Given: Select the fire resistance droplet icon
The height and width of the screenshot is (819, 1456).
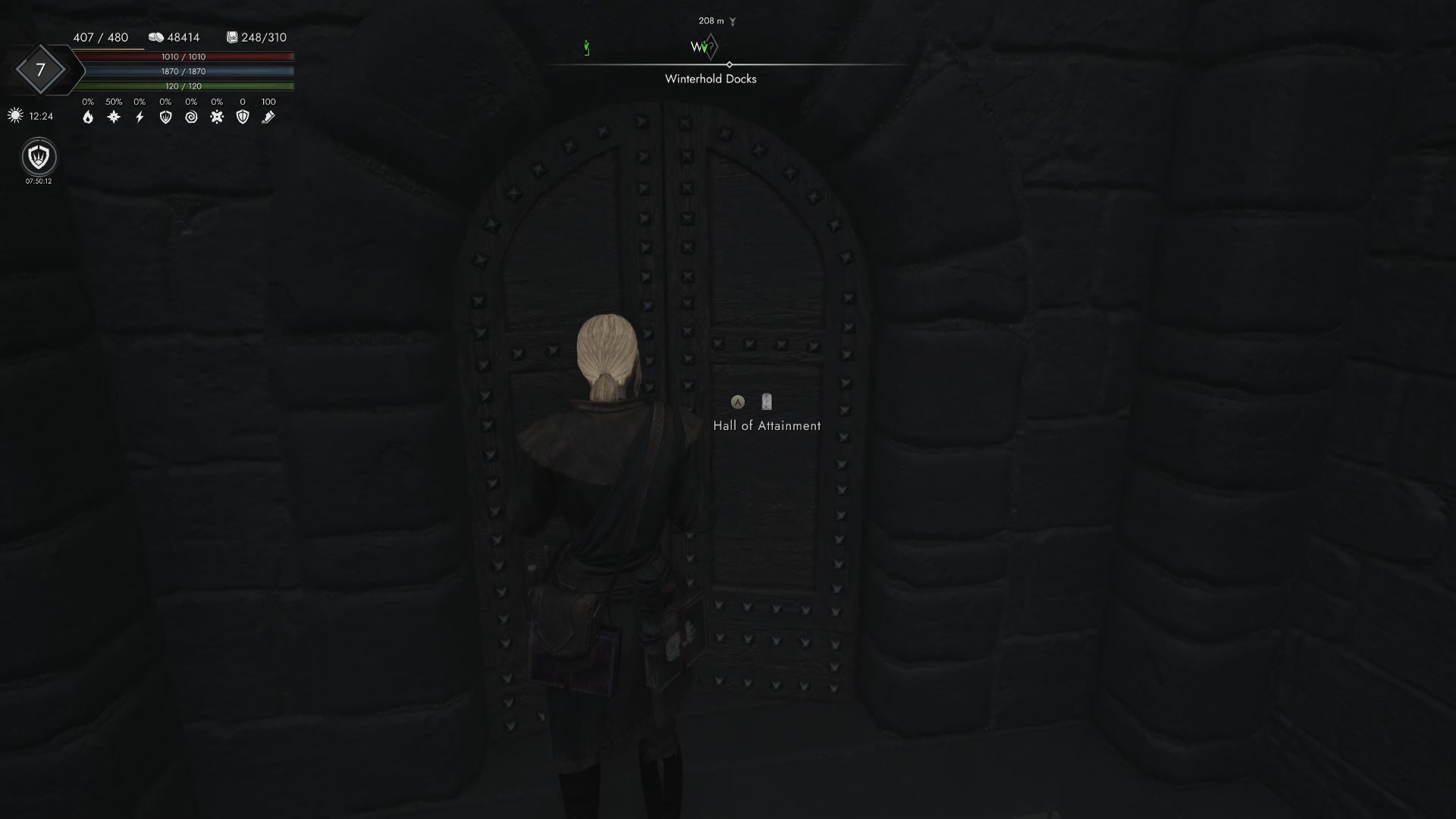Looking at the screenshot, I should click(x=88, y=117).
